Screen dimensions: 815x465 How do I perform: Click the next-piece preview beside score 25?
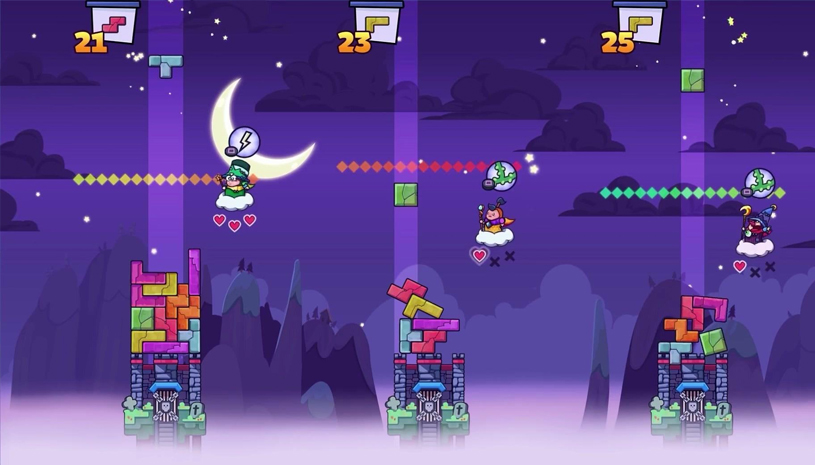(x=640, y=21)
